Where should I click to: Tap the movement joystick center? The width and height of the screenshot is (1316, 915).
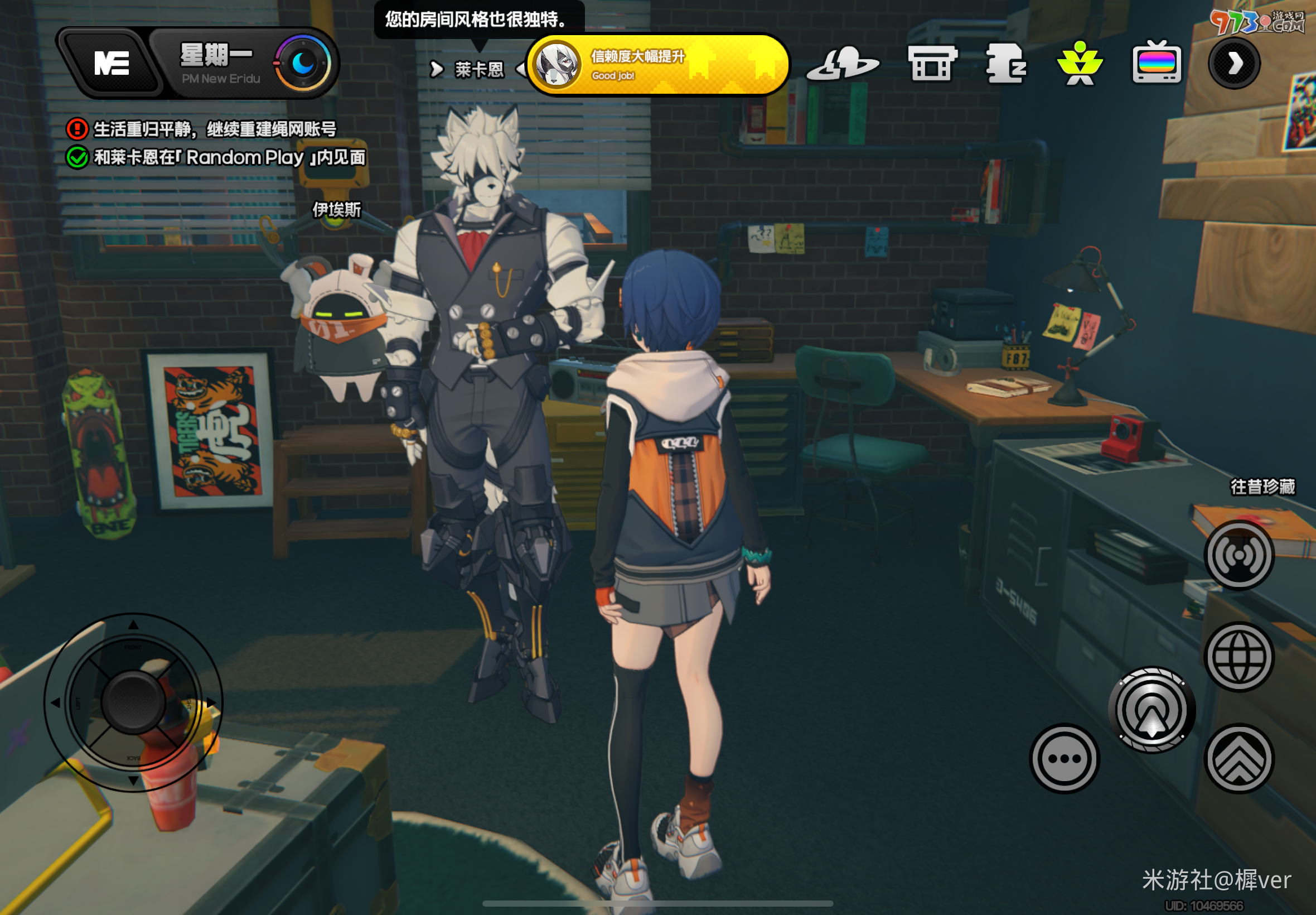[x=133, y=702]
